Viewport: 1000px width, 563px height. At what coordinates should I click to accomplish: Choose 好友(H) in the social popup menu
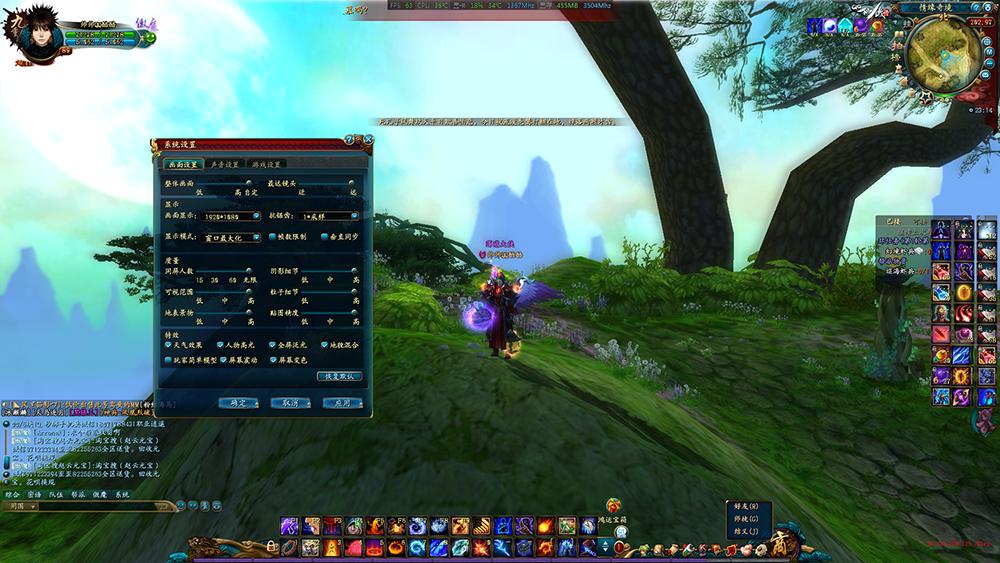coord(747,506)
